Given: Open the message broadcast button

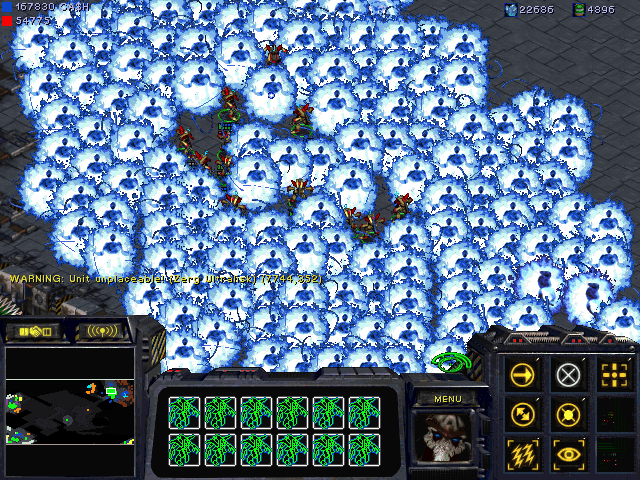Looking at the screenshot, I should tap(101, 331).
